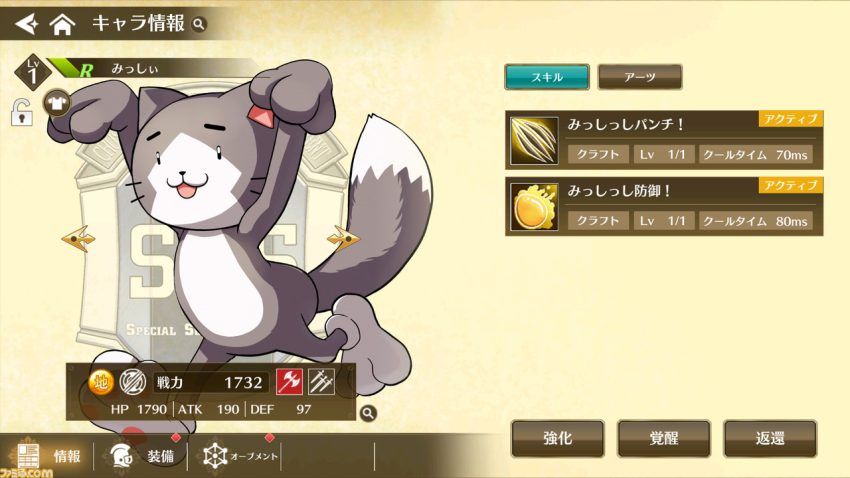Select the みっしっし防御! skill row
The height and width of the screenshot is (478, 850).
click(664, 207)
